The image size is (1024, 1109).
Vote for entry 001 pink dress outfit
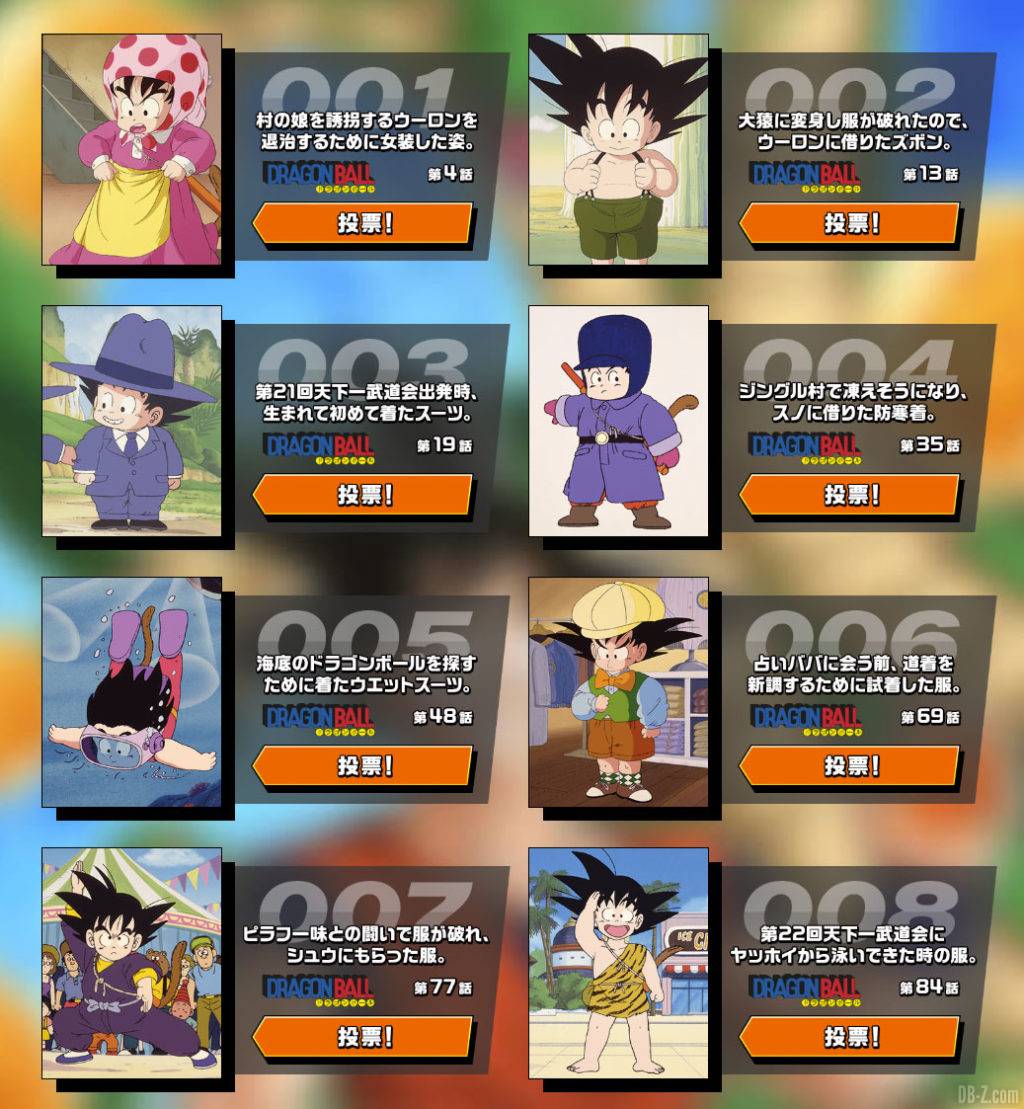[x=362, y=223]
